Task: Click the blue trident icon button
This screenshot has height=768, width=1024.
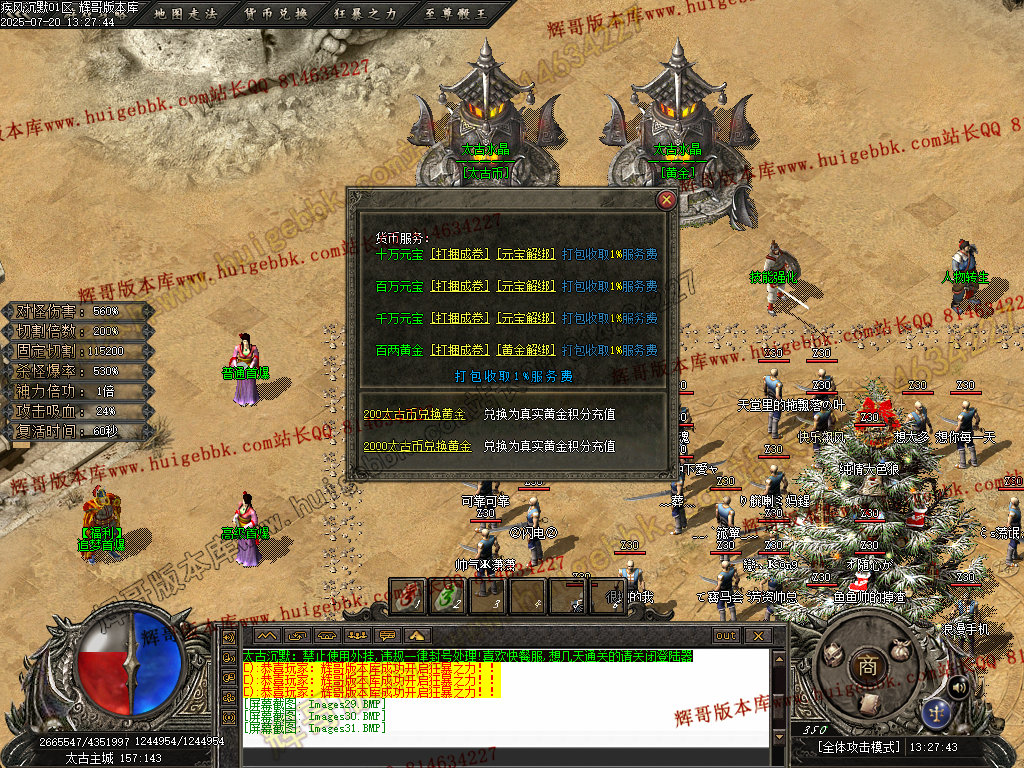Action: click(937, 713)
